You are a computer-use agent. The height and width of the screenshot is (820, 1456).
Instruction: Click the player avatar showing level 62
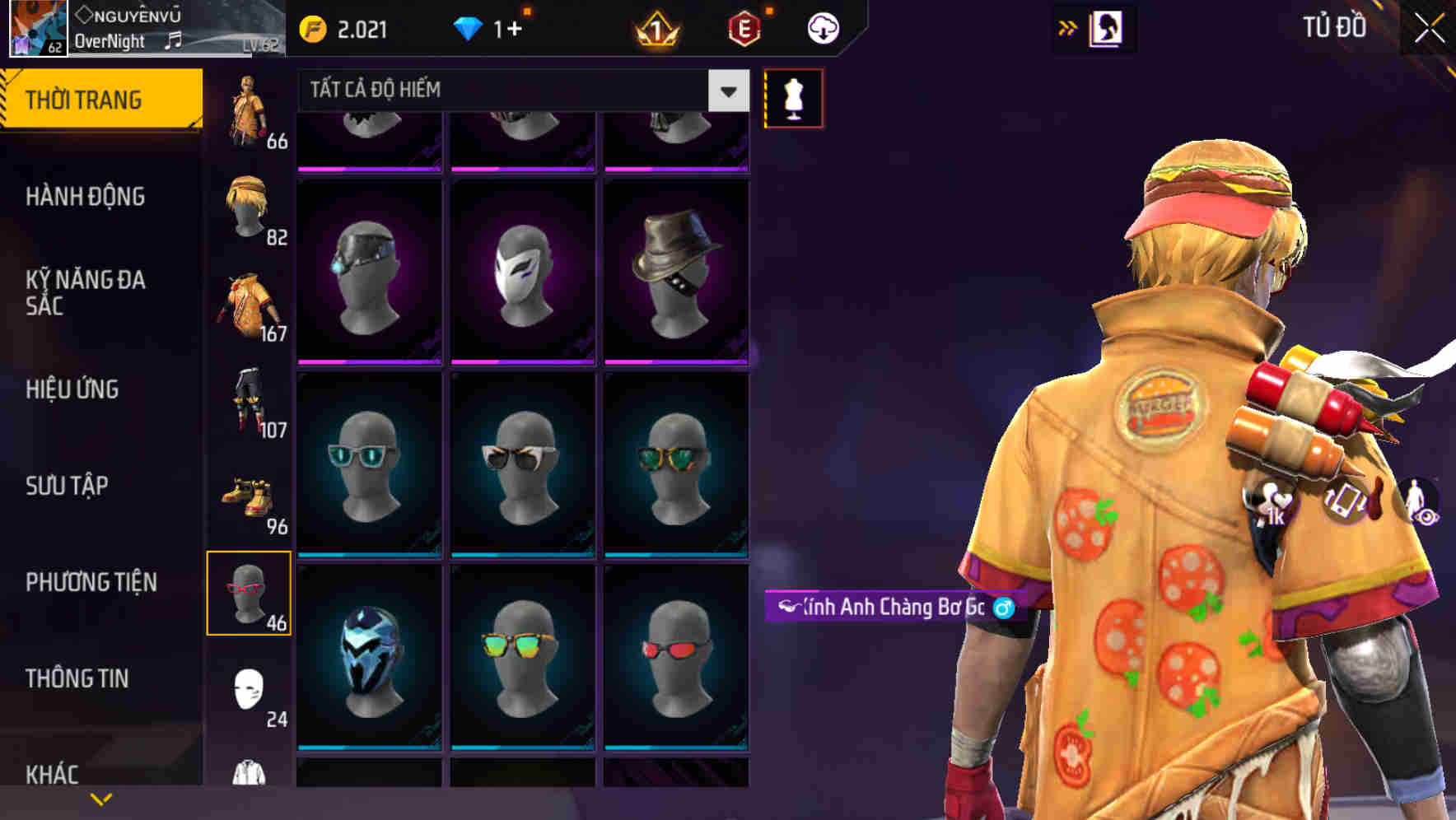coord(36,30)
